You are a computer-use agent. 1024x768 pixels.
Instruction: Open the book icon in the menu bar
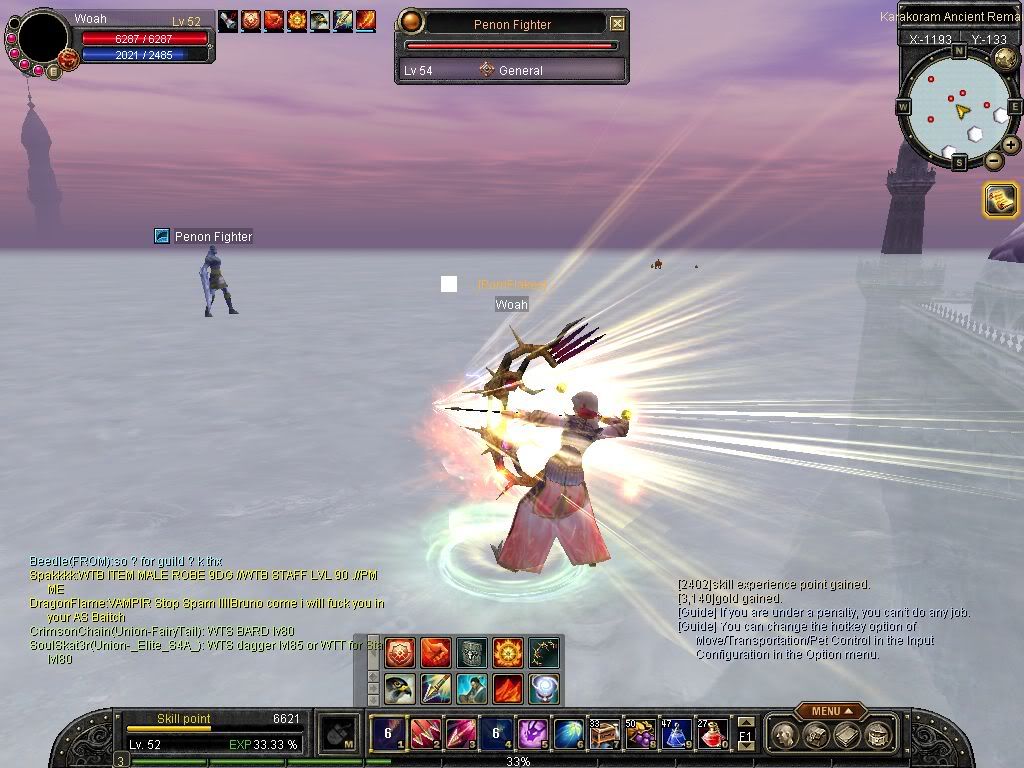(845, 735)
